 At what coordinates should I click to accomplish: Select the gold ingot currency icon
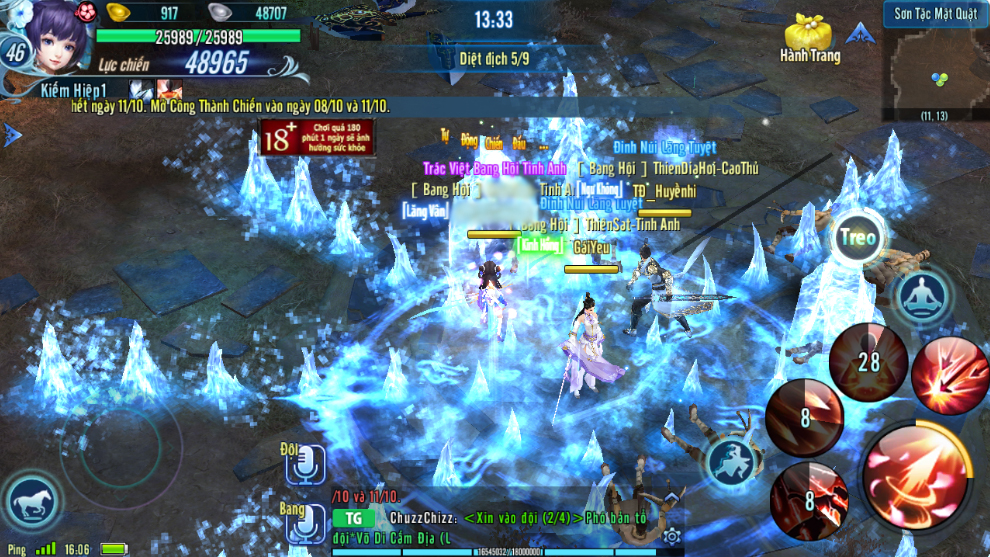(122, 13)
